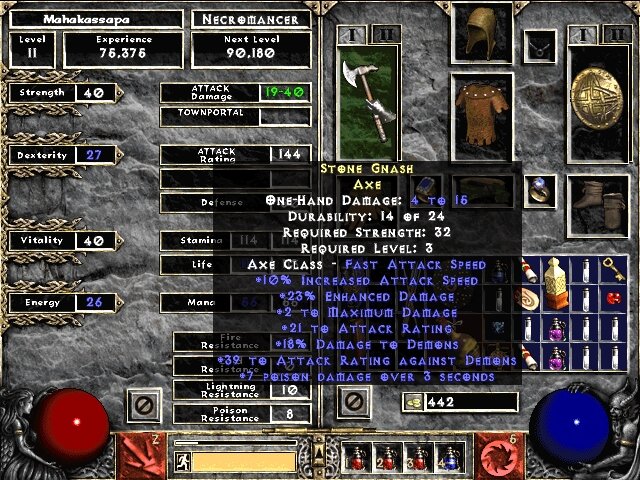
Task: Select the rolled spiral scroll in inventory
Action: 527,299
